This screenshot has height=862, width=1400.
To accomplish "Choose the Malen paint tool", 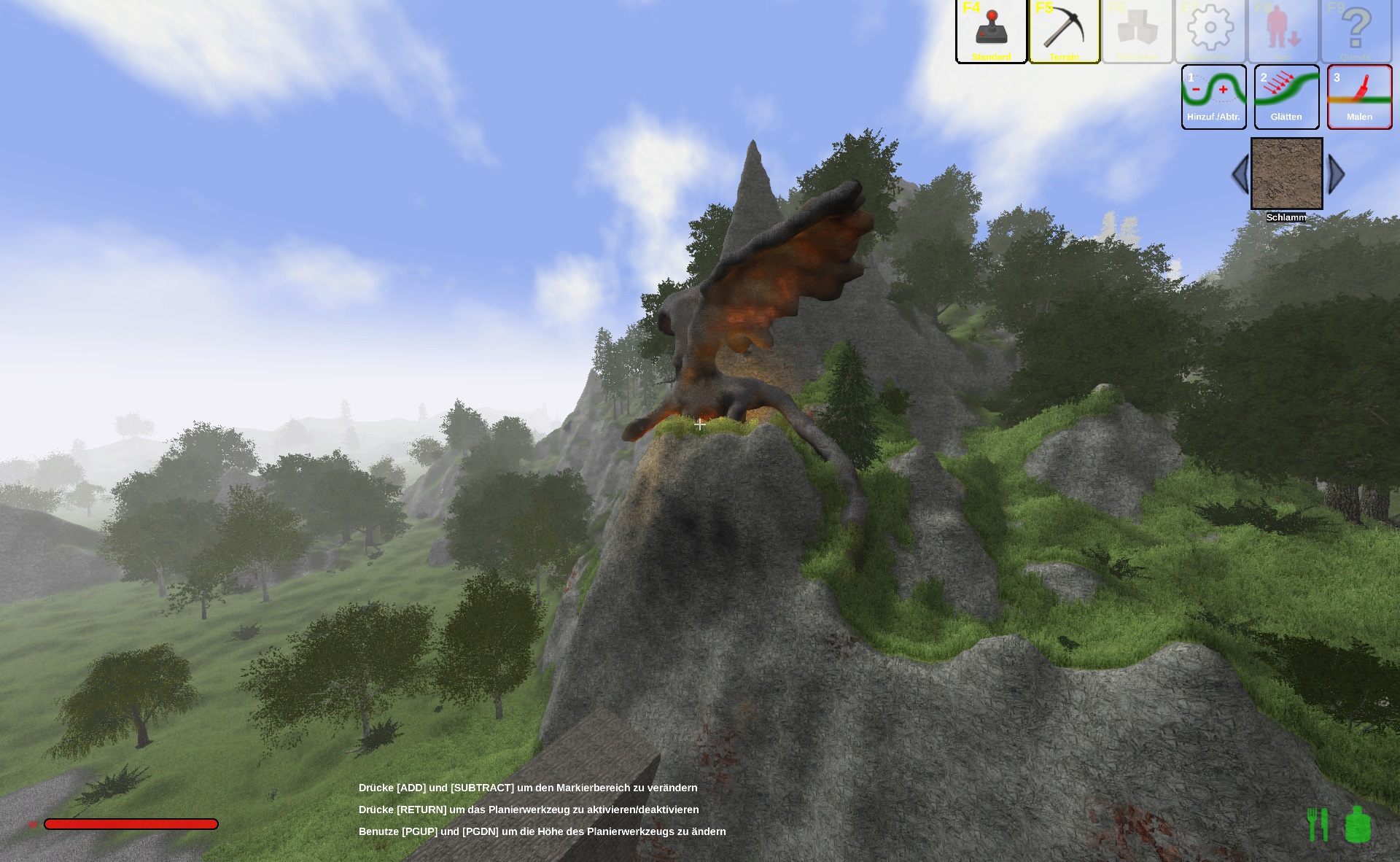I will point(1359,97).
